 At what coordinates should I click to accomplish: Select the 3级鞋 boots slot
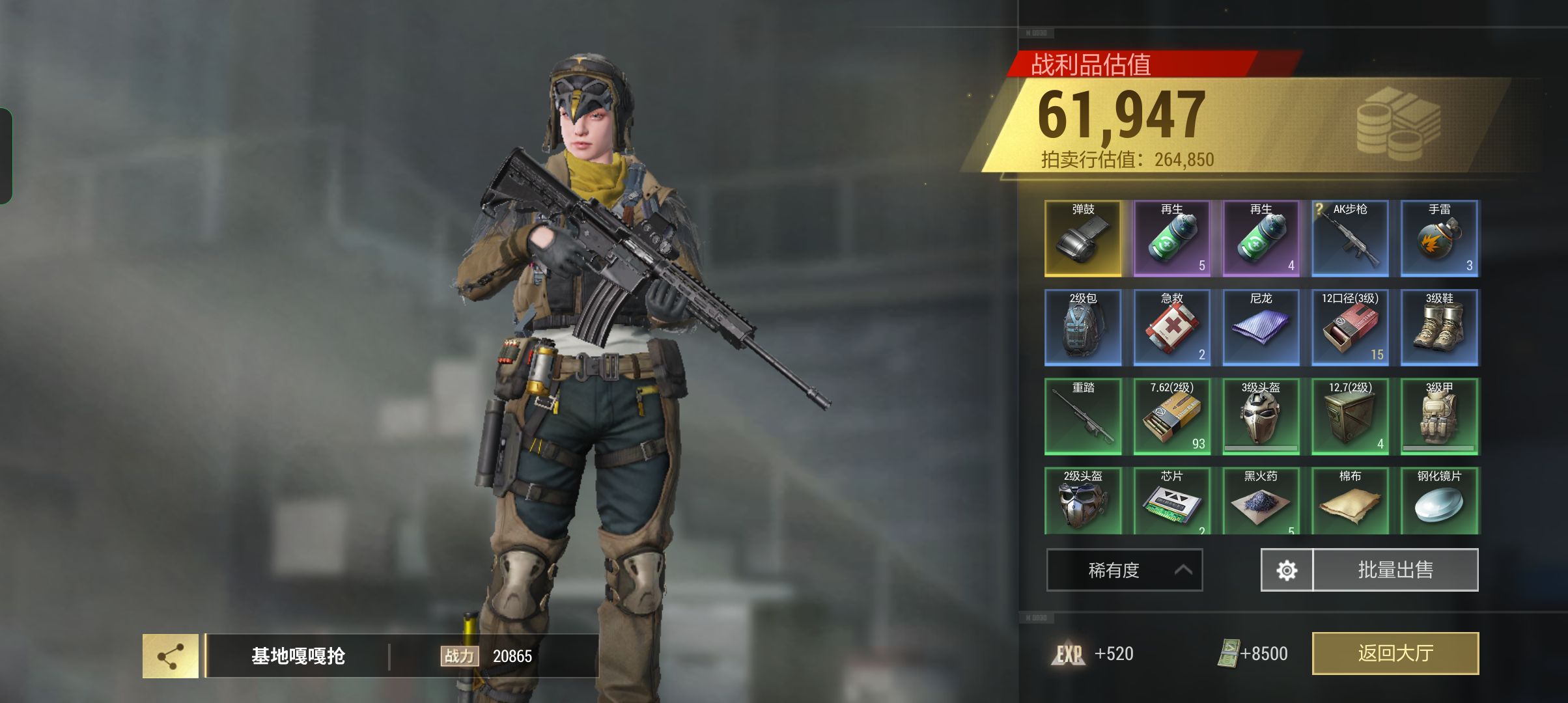point(1439,327)
